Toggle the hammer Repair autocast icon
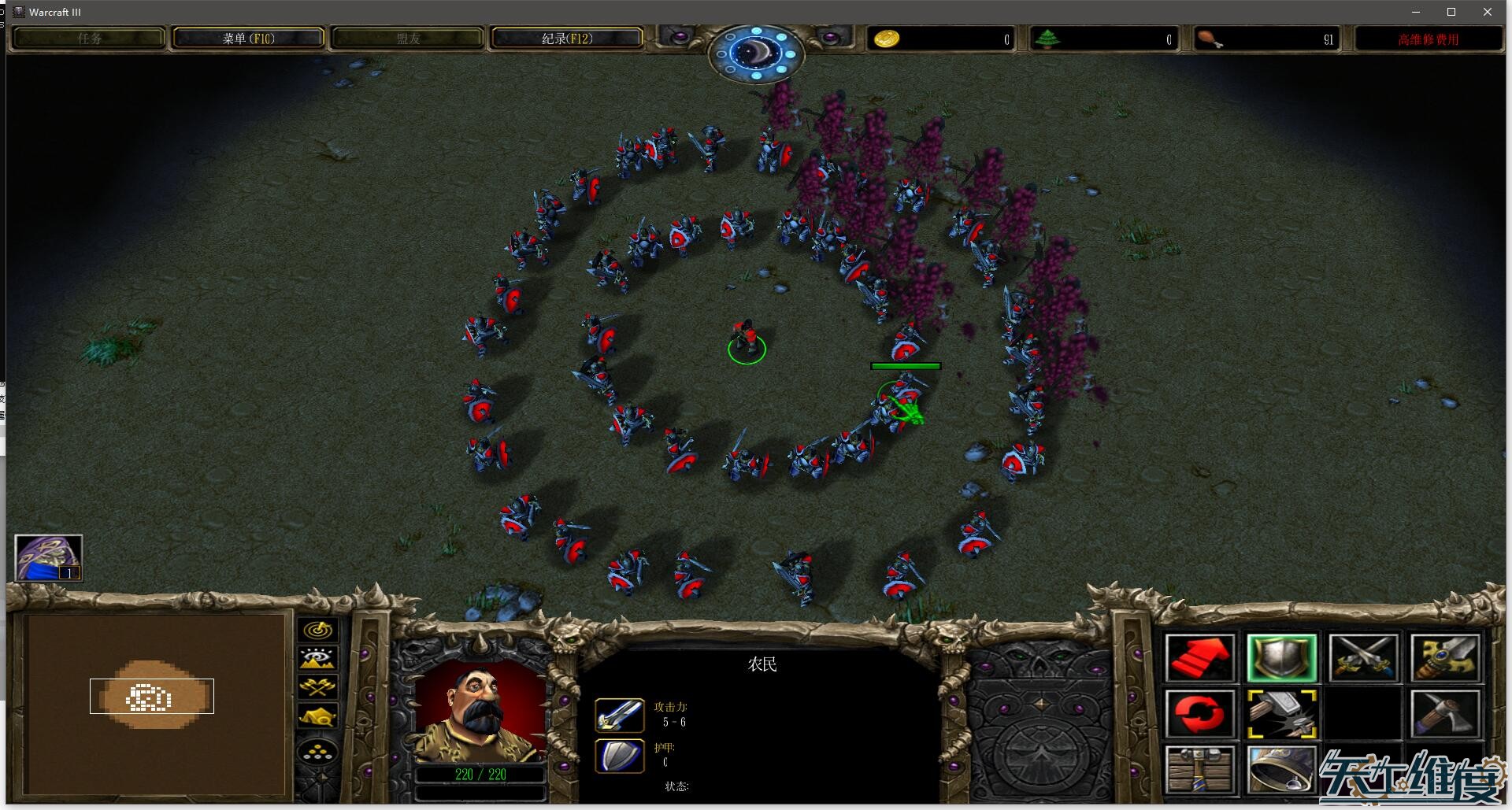This screenshot has height=810, width=1512. [1281, 714]
